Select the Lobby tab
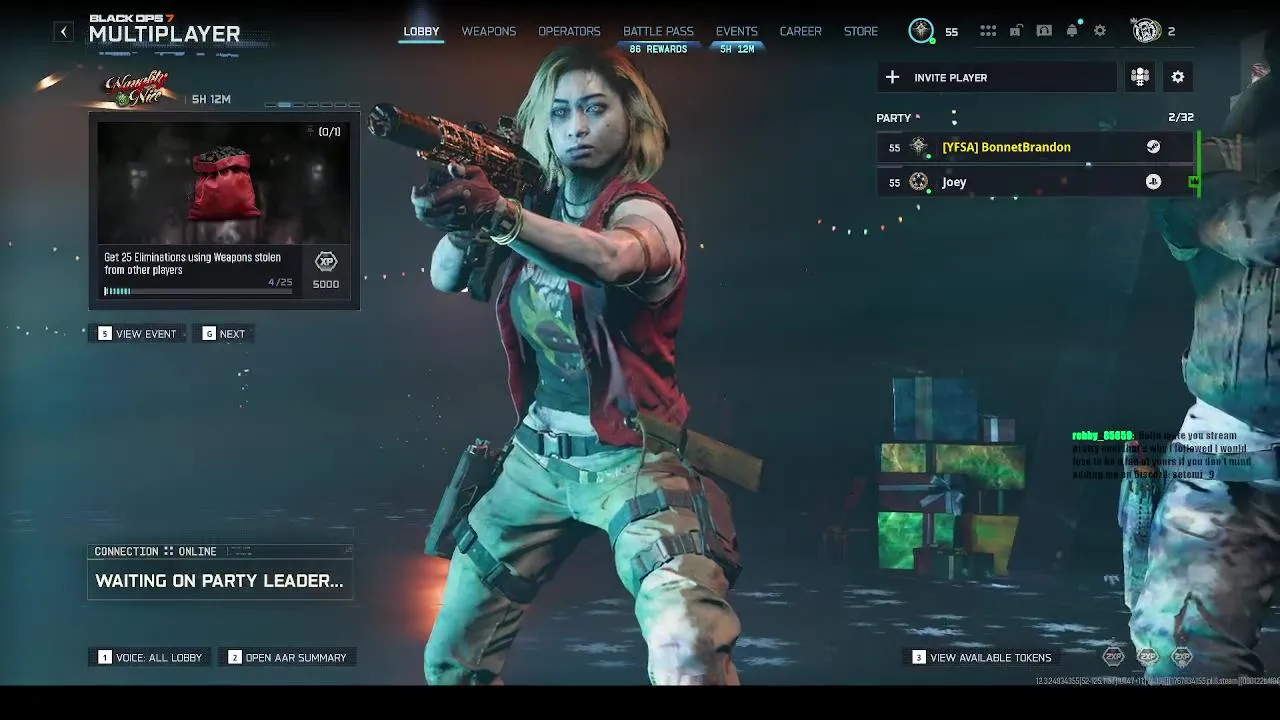 pos(421,31)
